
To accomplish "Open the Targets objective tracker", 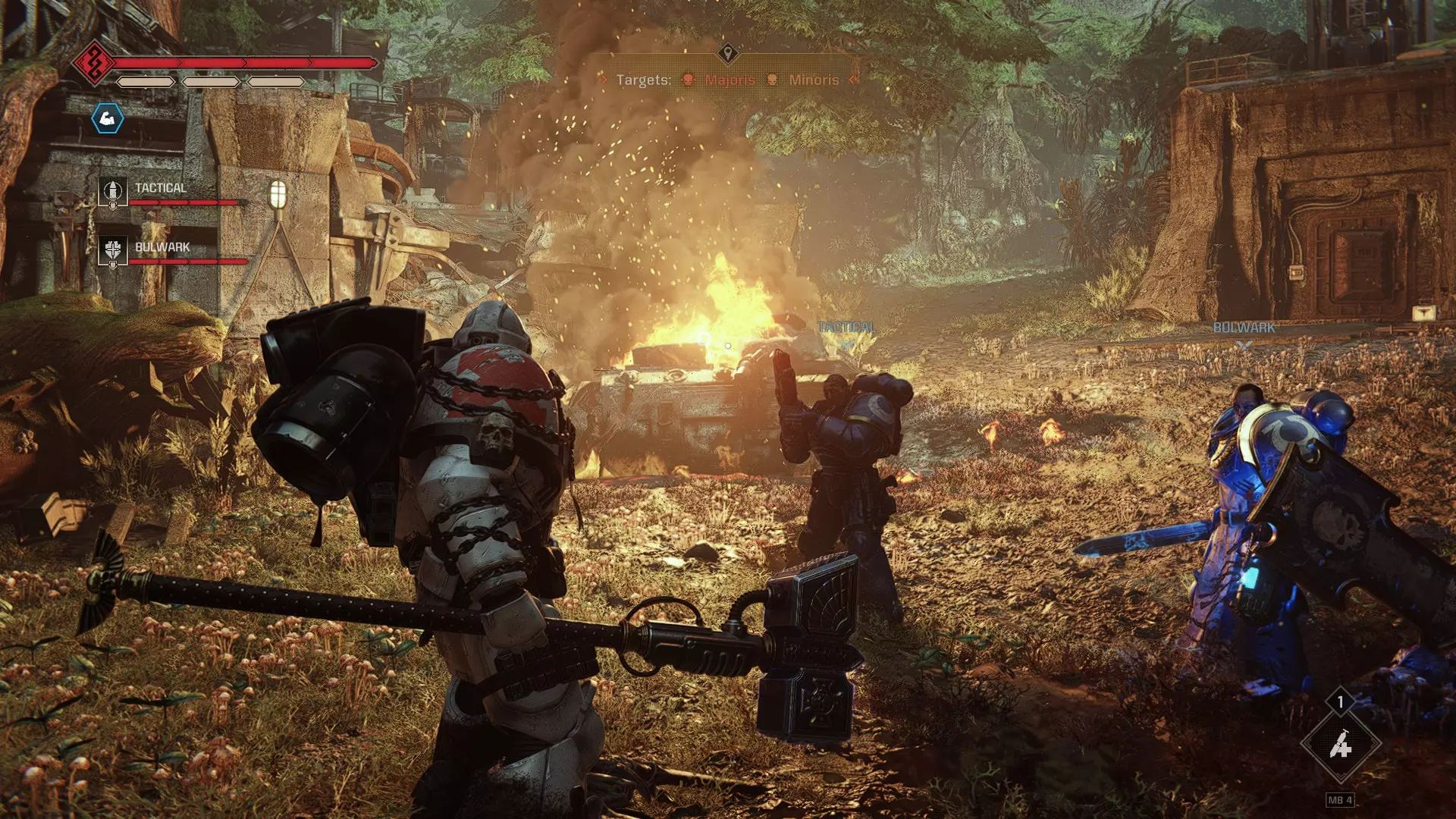I will click(727, 80).
